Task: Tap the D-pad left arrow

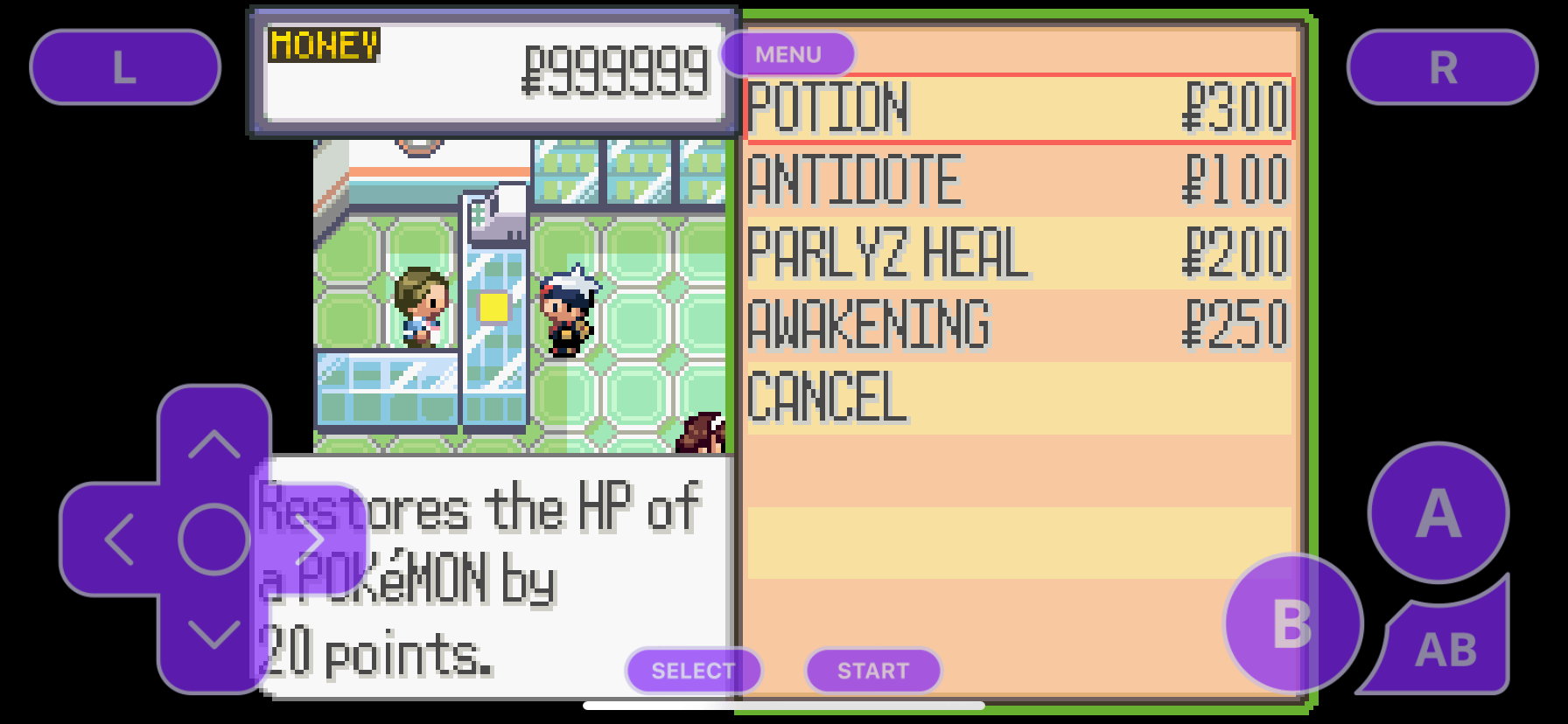Action: [119, 539]
